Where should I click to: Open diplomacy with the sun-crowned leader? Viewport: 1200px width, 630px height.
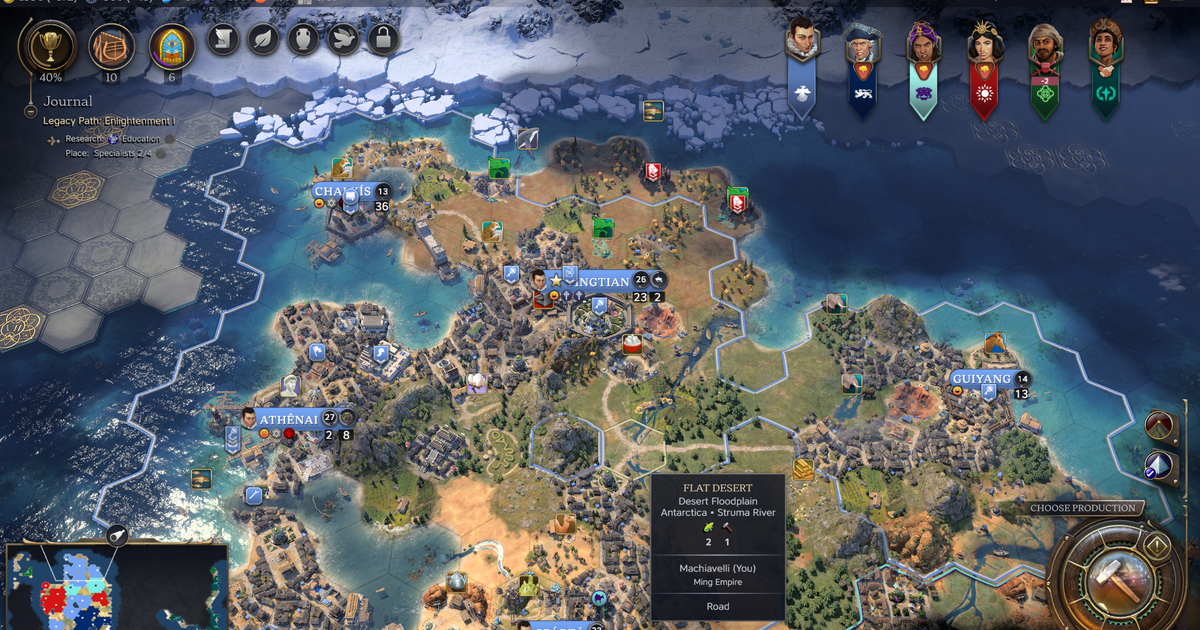coord(983,42)
